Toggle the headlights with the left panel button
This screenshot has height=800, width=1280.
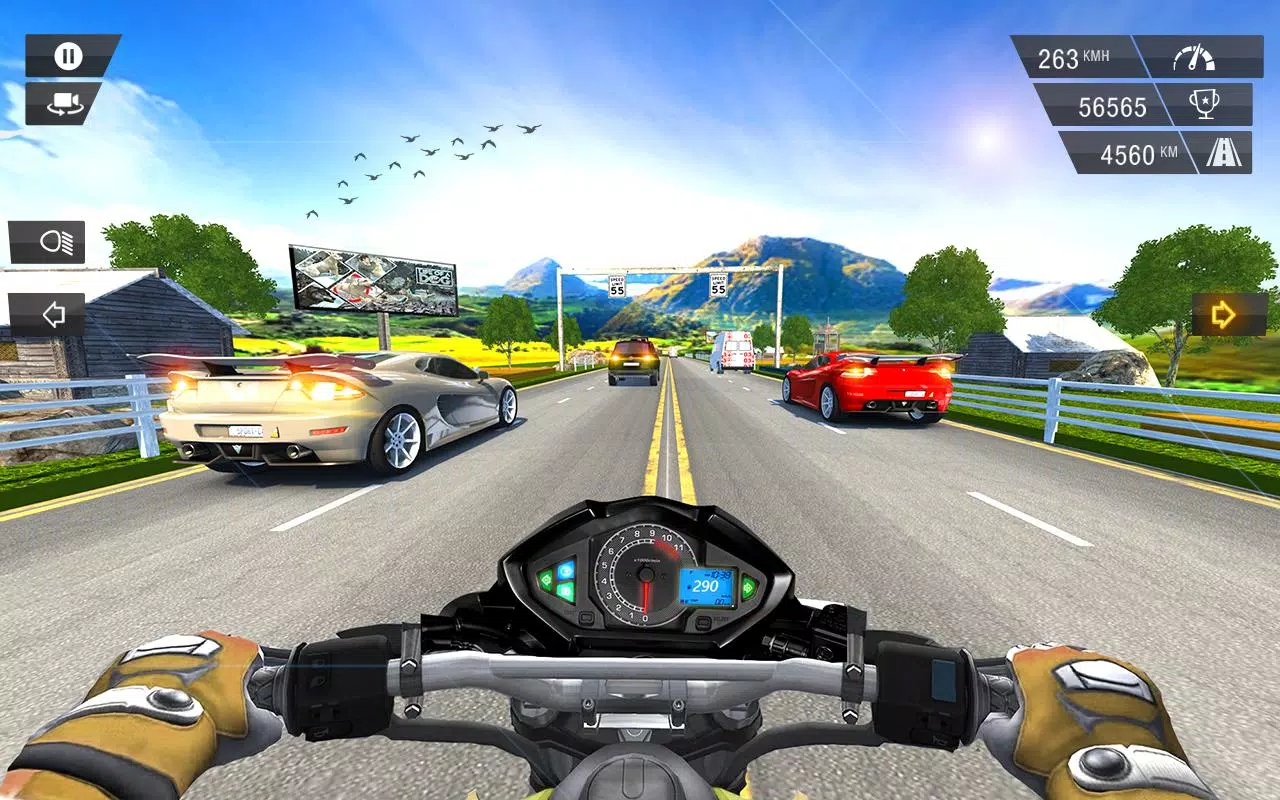(x=47, y=241)
